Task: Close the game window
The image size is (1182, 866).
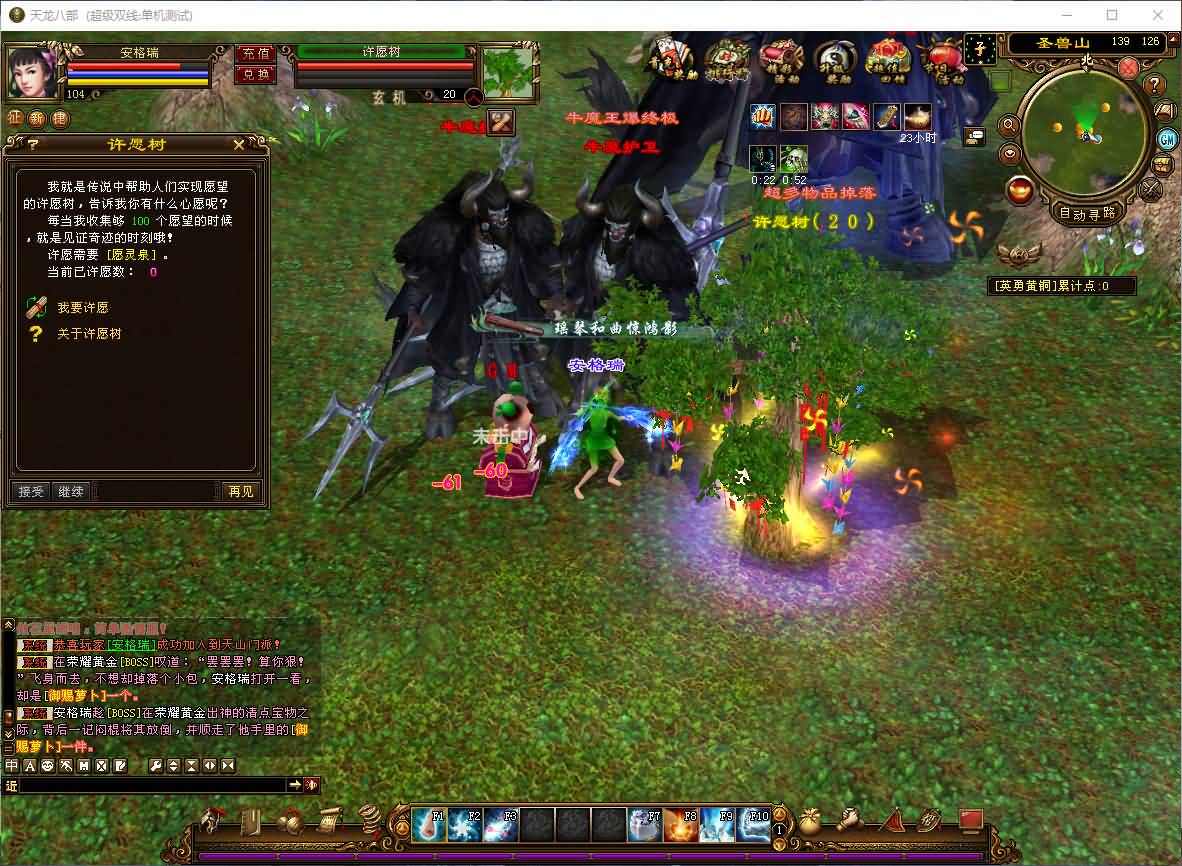Action: [x=1157, y=15]
